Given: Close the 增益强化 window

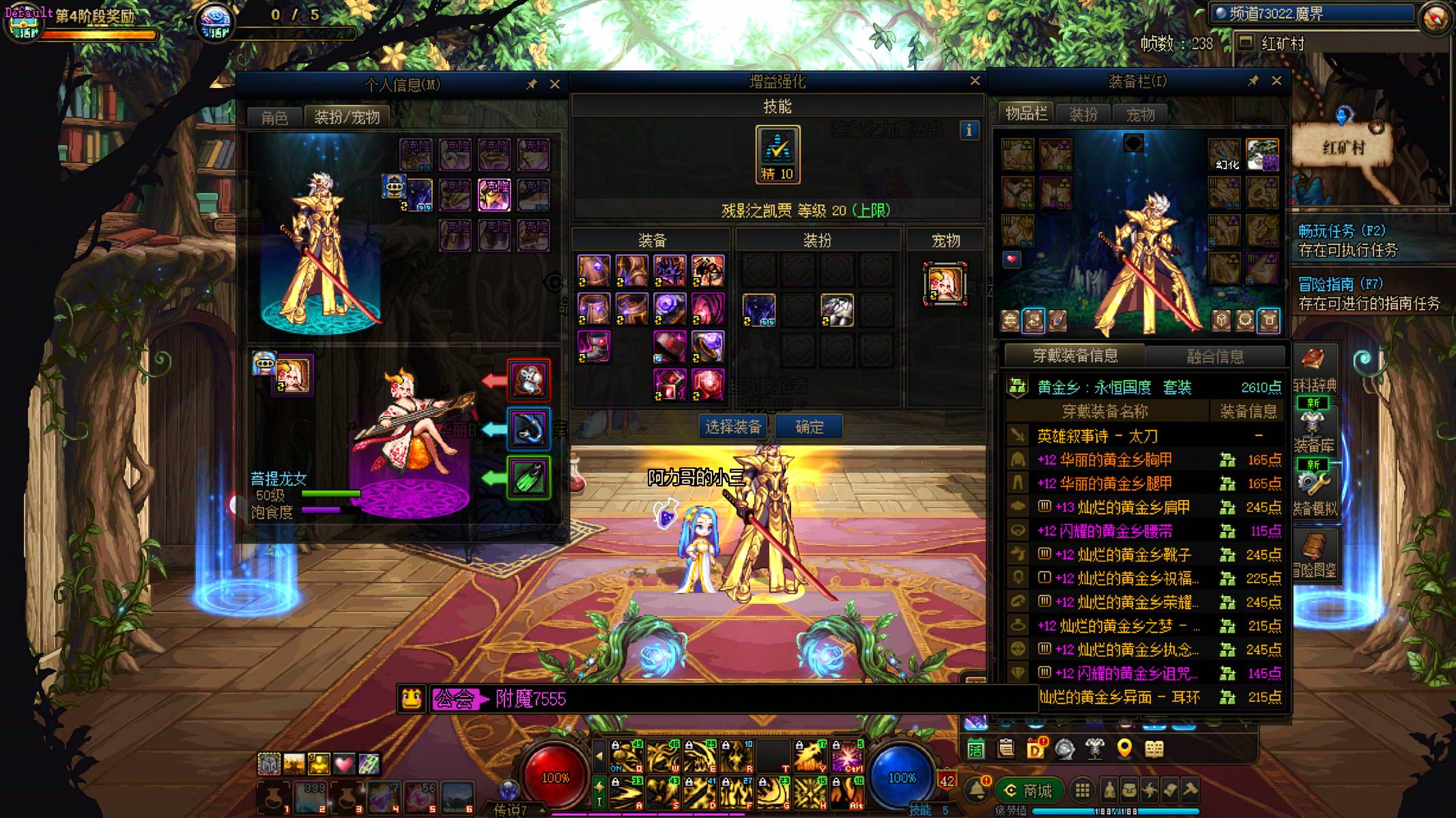Looking at the screenshot, I should (975, 81).
